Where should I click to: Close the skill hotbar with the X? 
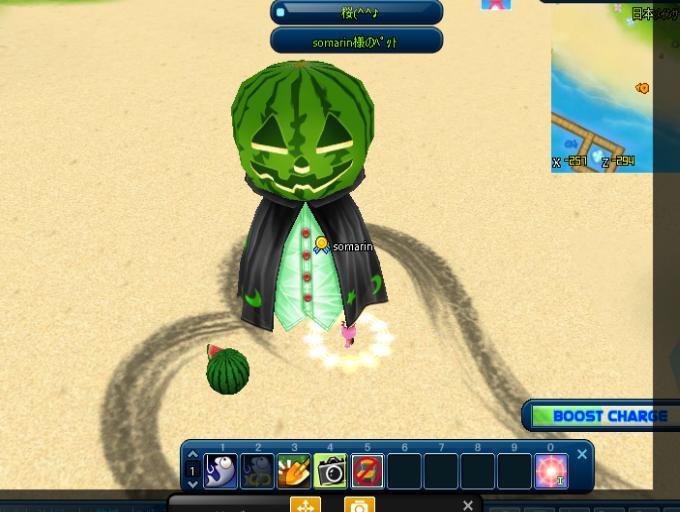coord(582,455)
